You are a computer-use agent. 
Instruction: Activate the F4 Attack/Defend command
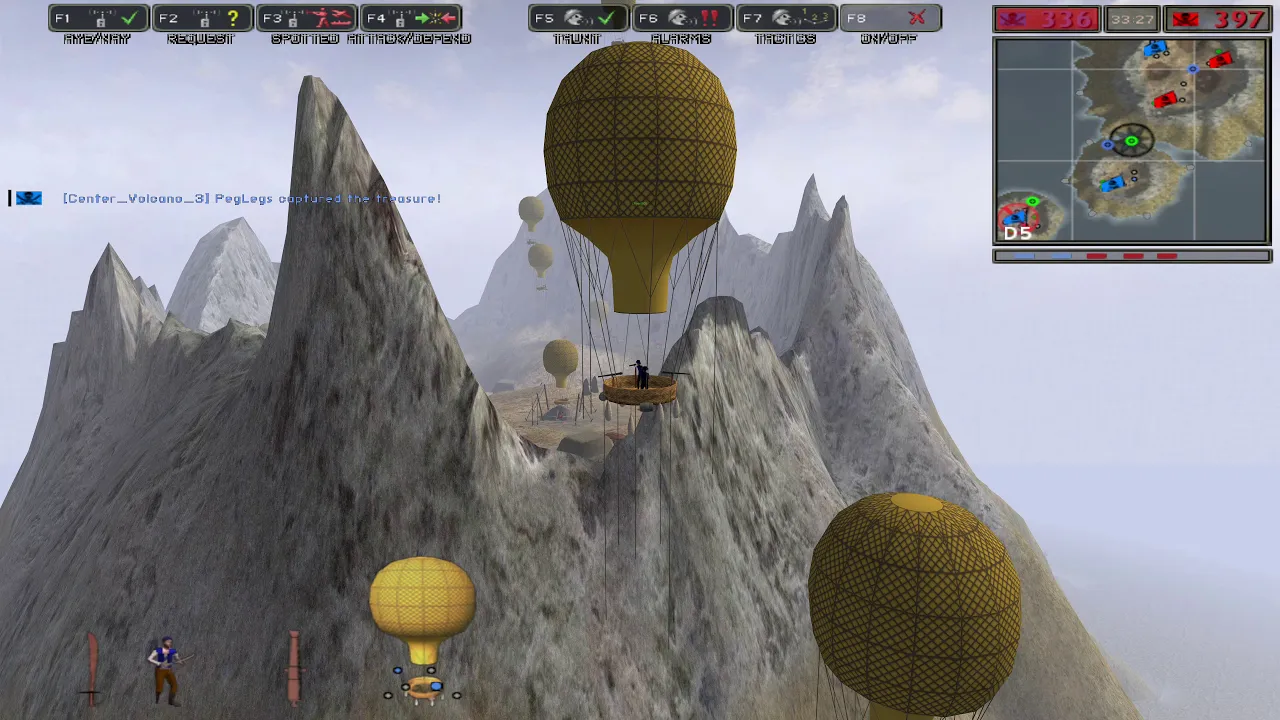(x=411, y=19)
